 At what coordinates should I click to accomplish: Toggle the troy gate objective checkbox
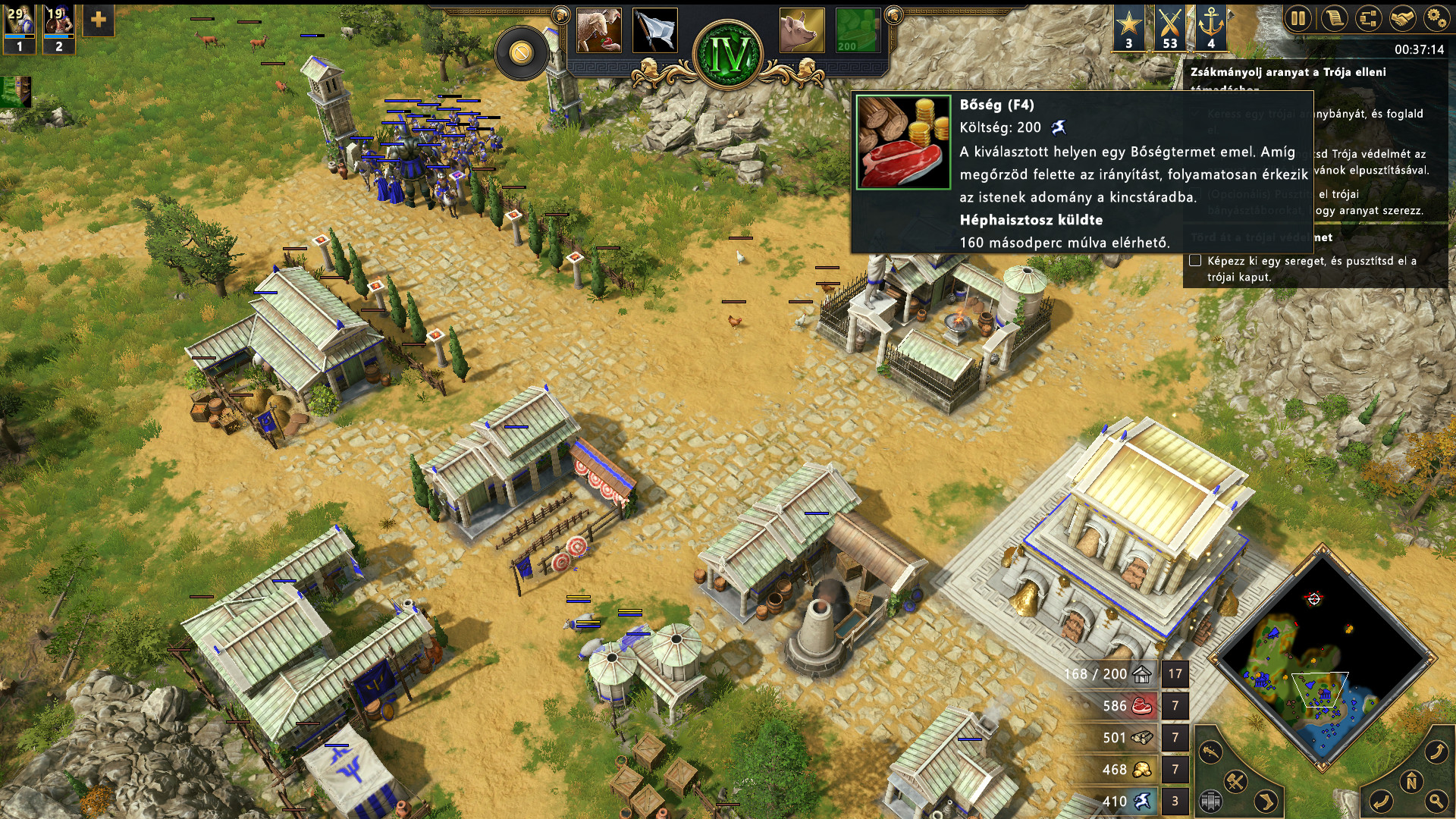coord(1195,261)
